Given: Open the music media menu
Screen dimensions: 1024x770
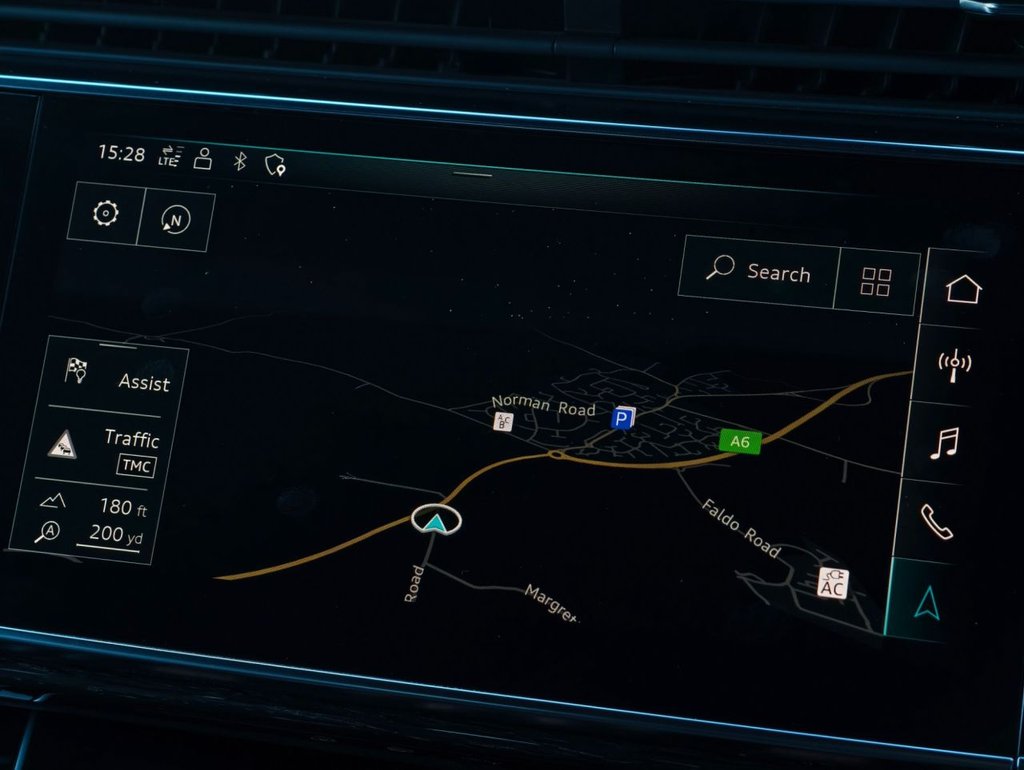Looking at the screenshot, I should coord(944,442).
